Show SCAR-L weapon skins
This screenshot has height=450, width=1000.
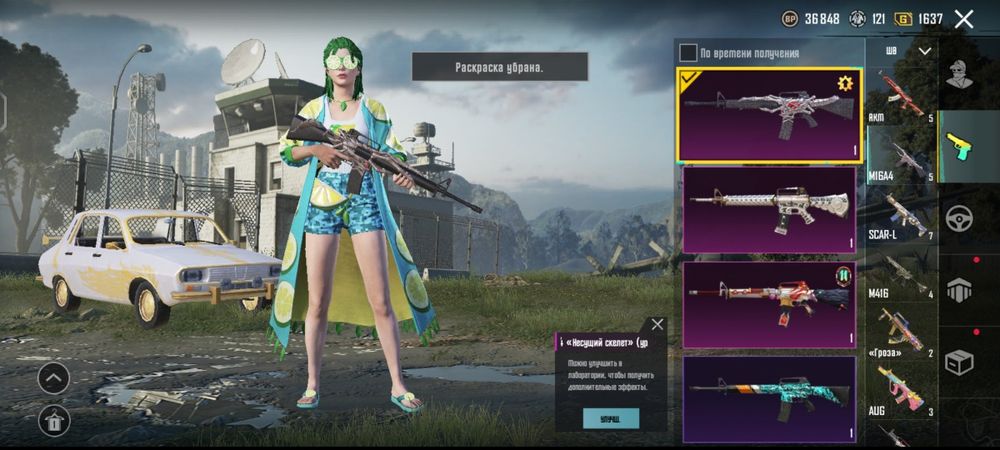901,217
